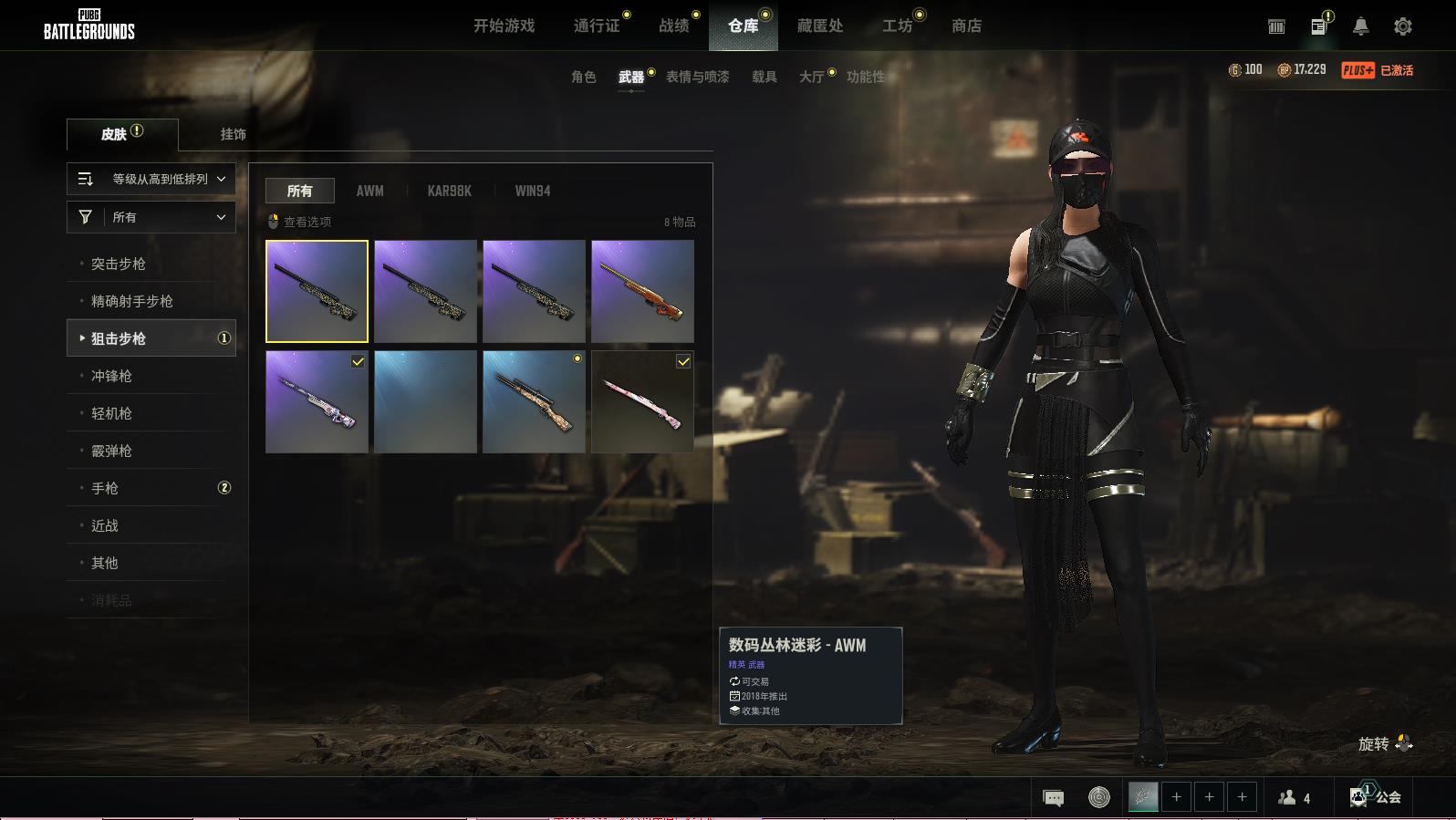Select the pink and white rifle skin

(642, 402)
